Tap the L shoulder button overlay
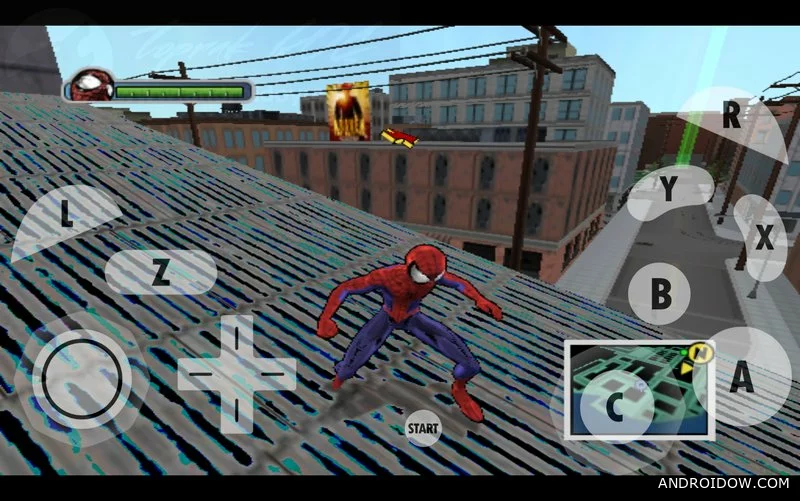This screenshot has height=501, width=800. click(66, 217)
